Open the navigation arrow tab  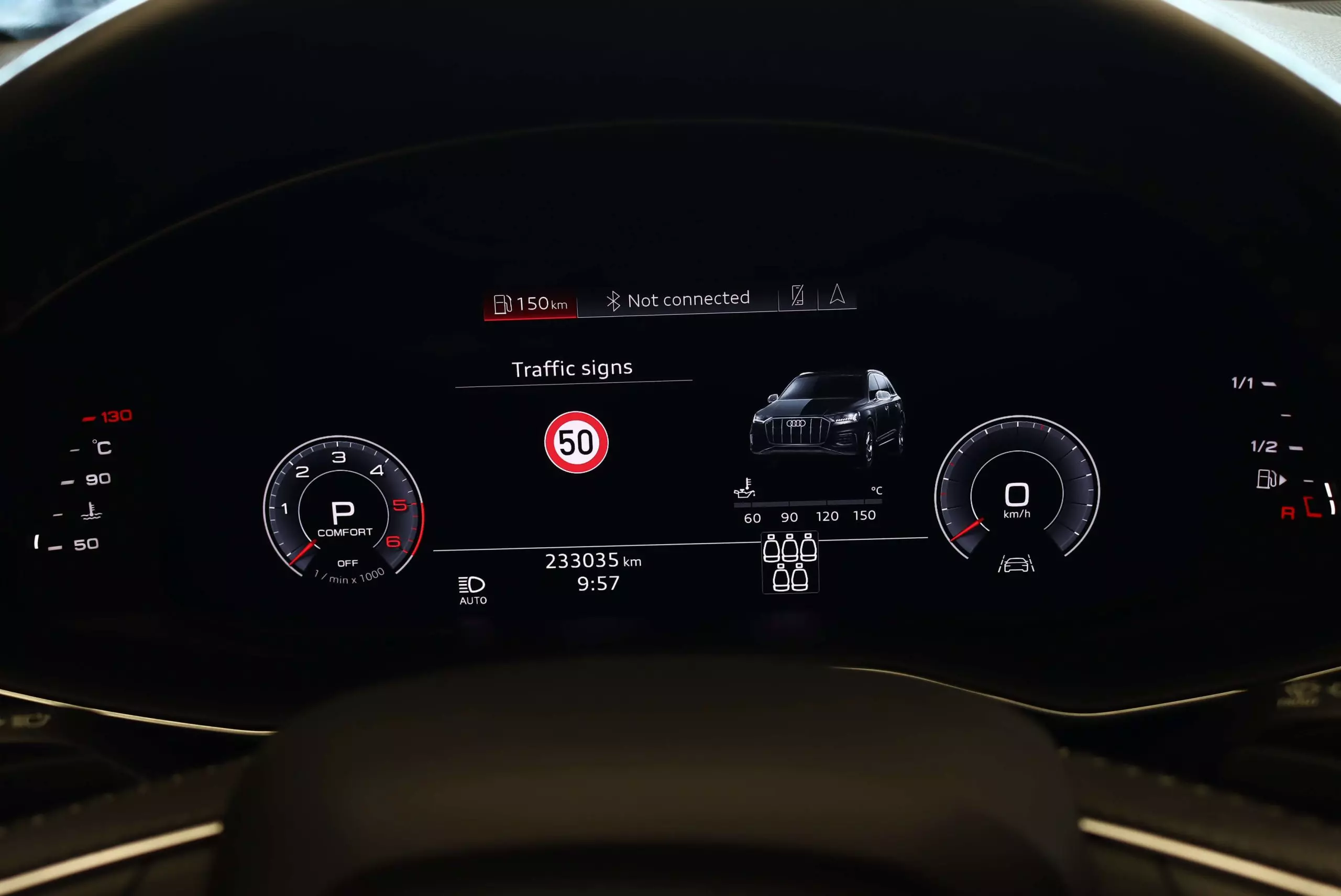coord(838,294)
